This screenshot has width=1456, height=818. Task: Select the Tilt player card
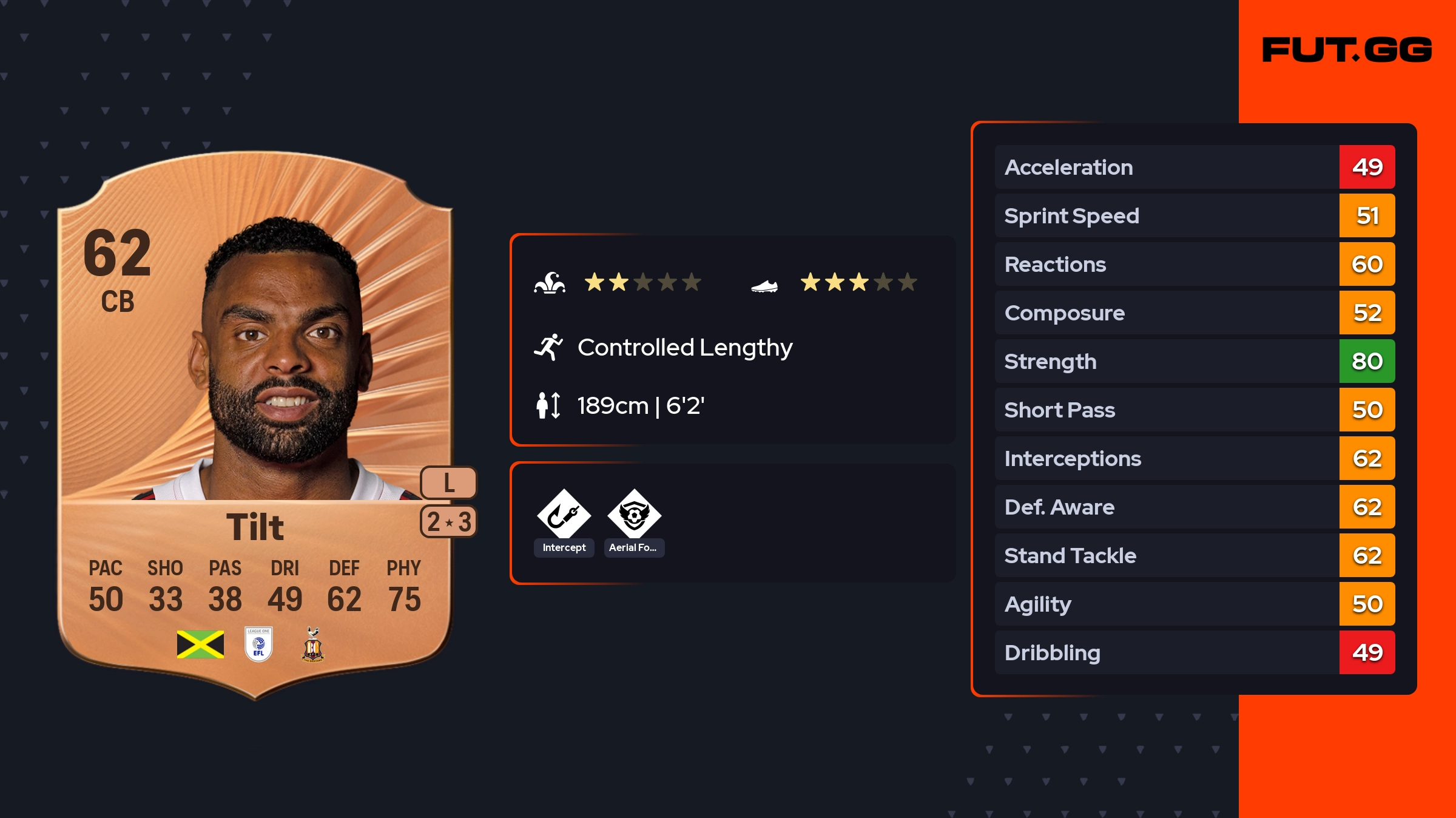click(x=255, y=425)
